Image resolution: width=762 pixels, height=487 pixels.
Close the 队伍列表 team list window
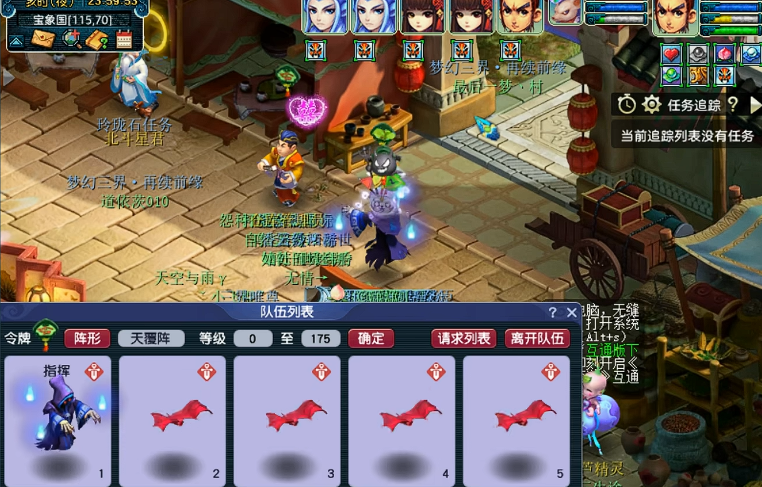click(571, 313)
